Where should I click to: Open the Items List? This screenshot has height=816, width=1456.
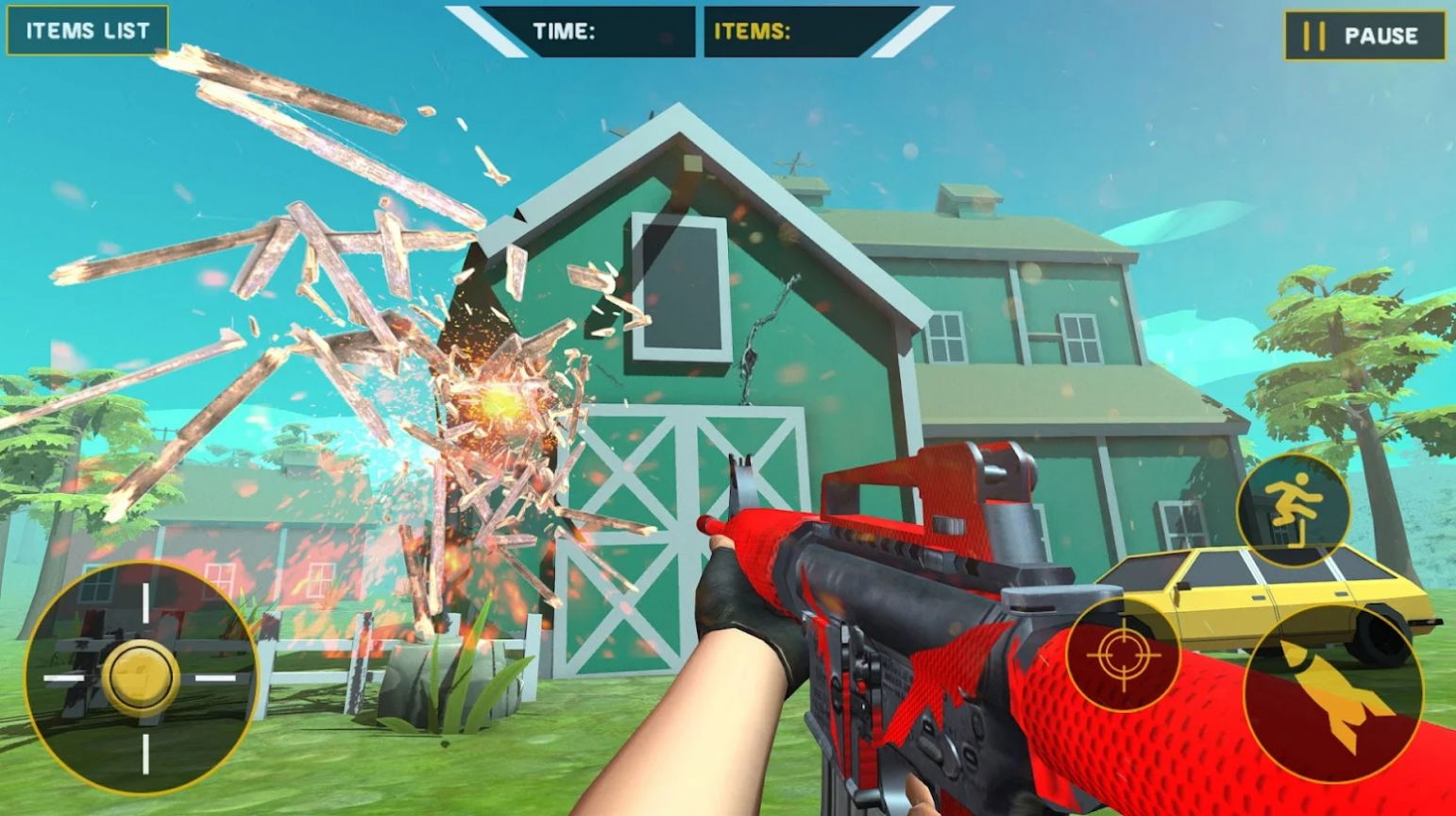coord(87,30)
